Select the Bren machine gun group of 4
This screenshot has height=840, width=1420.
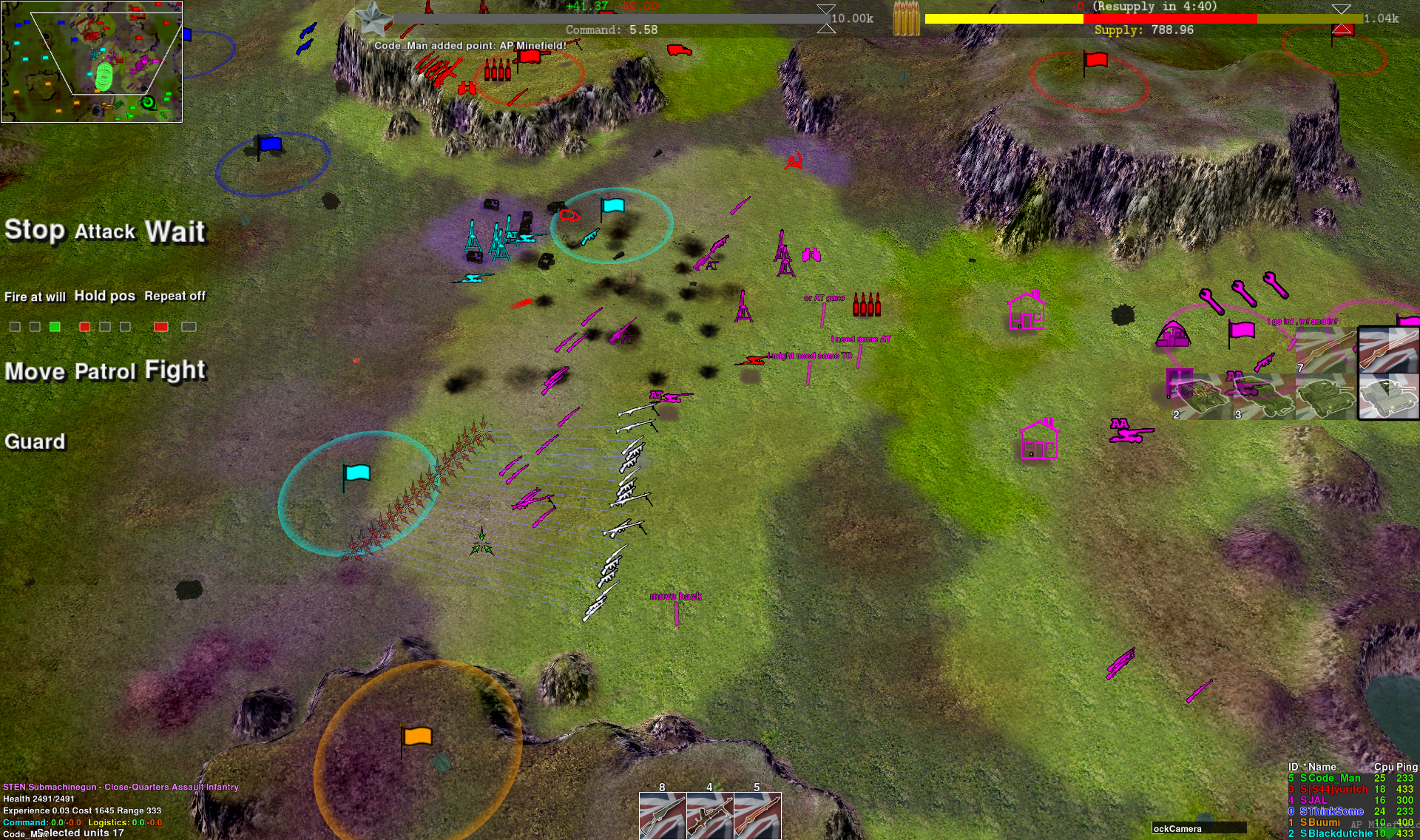tap(709, 816)
